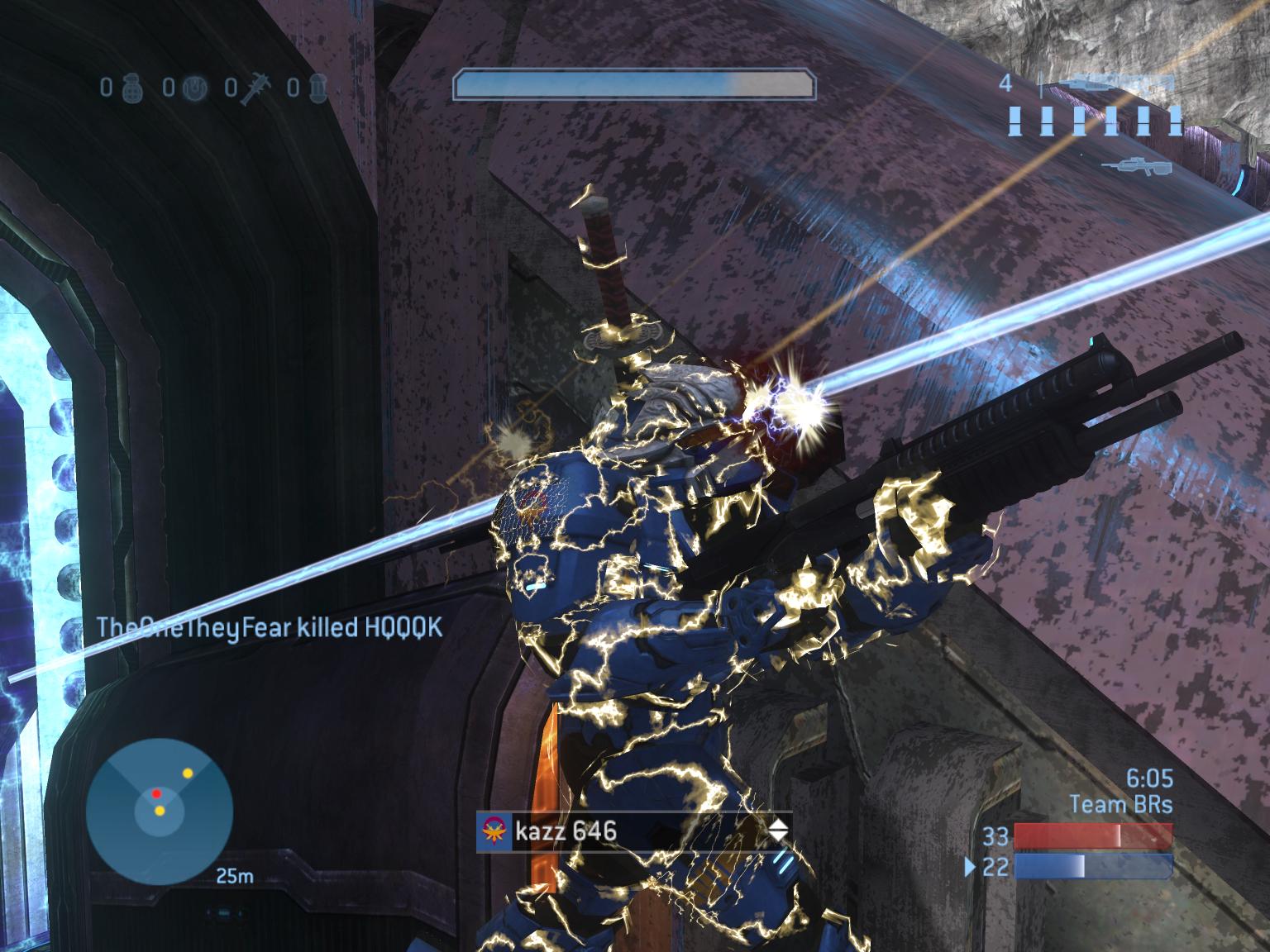Click the shield health bar

tap(634, 83)
